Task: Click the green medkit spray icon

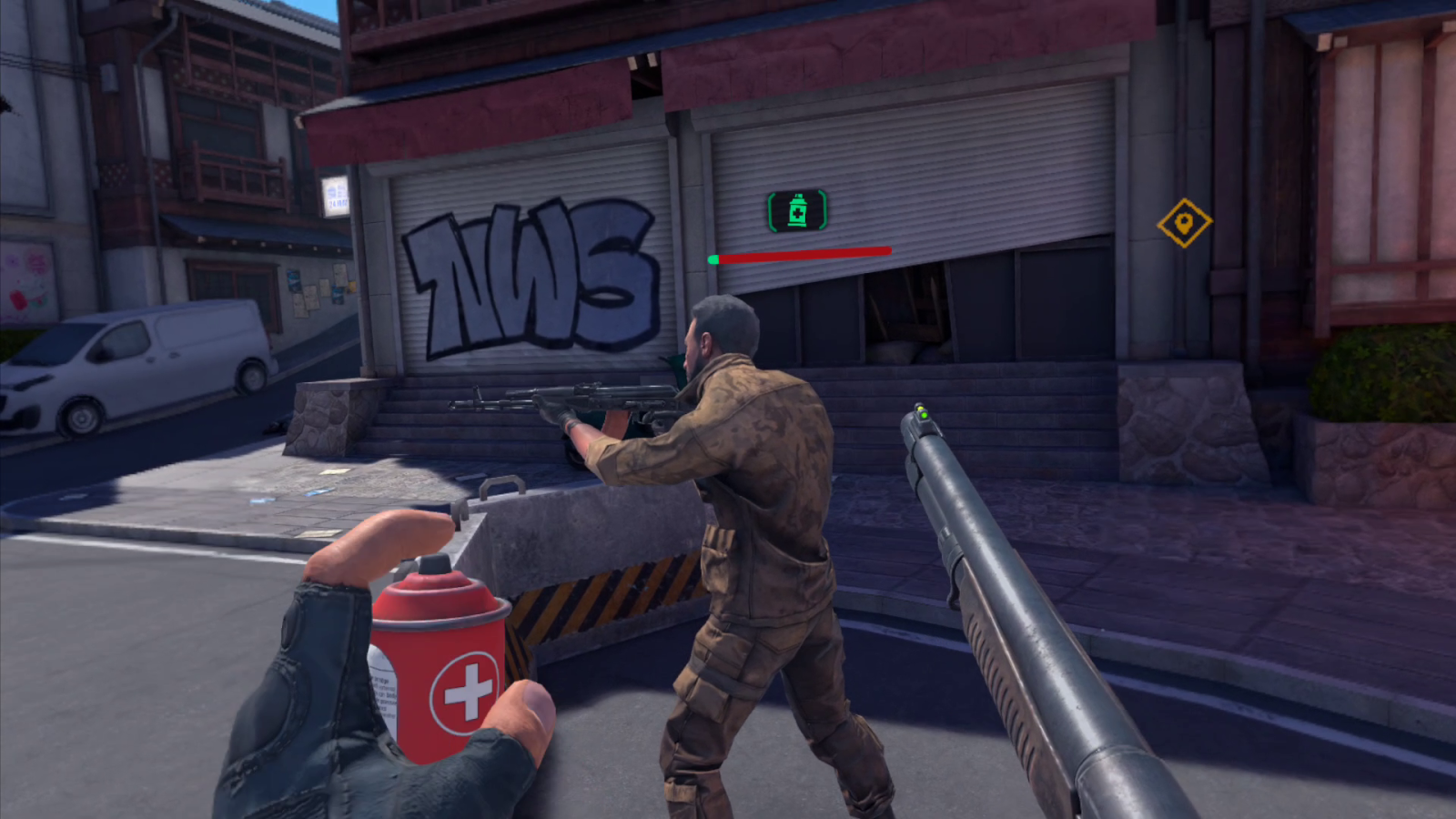Action: pos(797,211)
